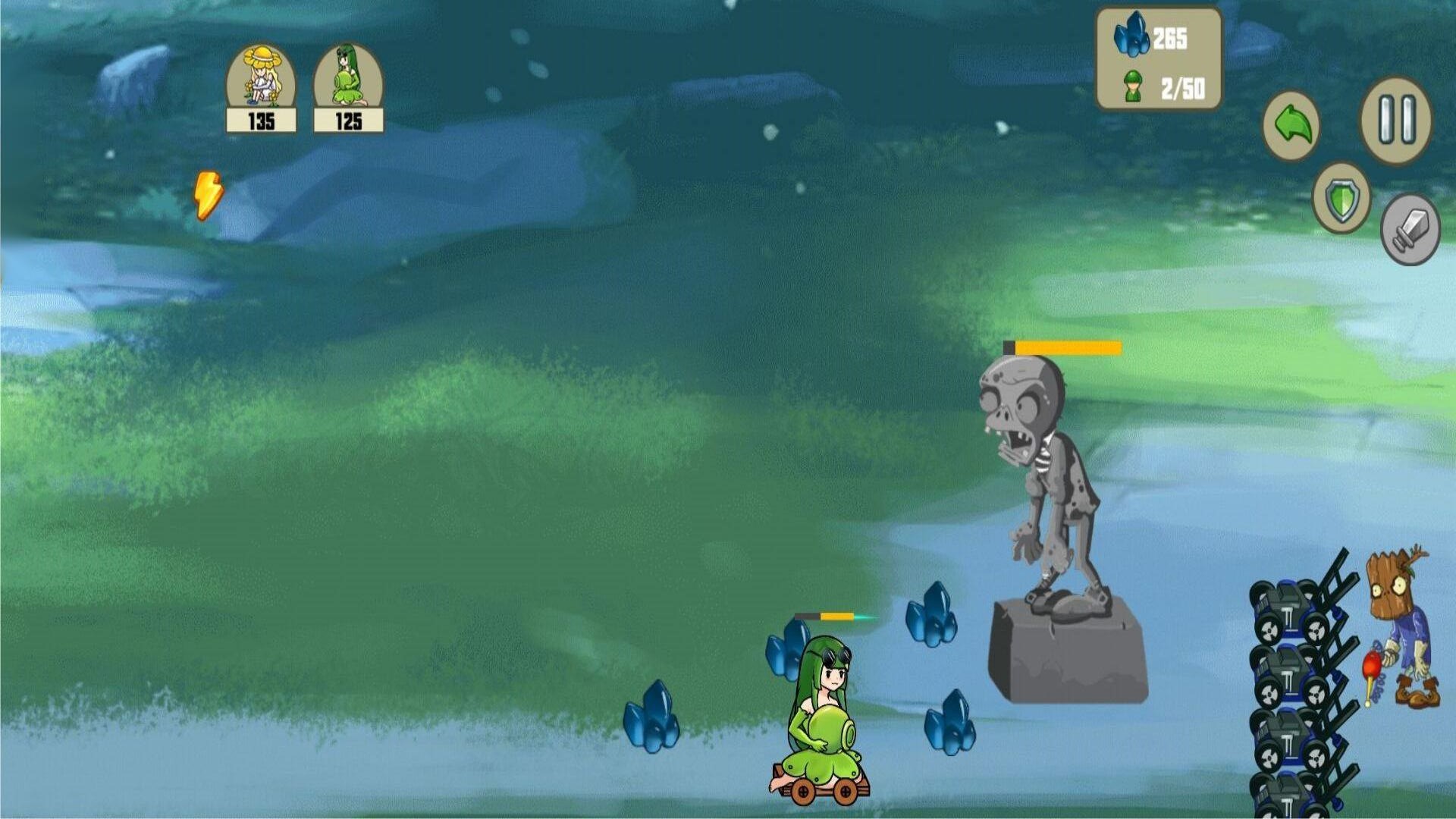Open the peashooter card costing 125
The width and height of the screenshot is (1456, 819).
click(x=347, y=83)
